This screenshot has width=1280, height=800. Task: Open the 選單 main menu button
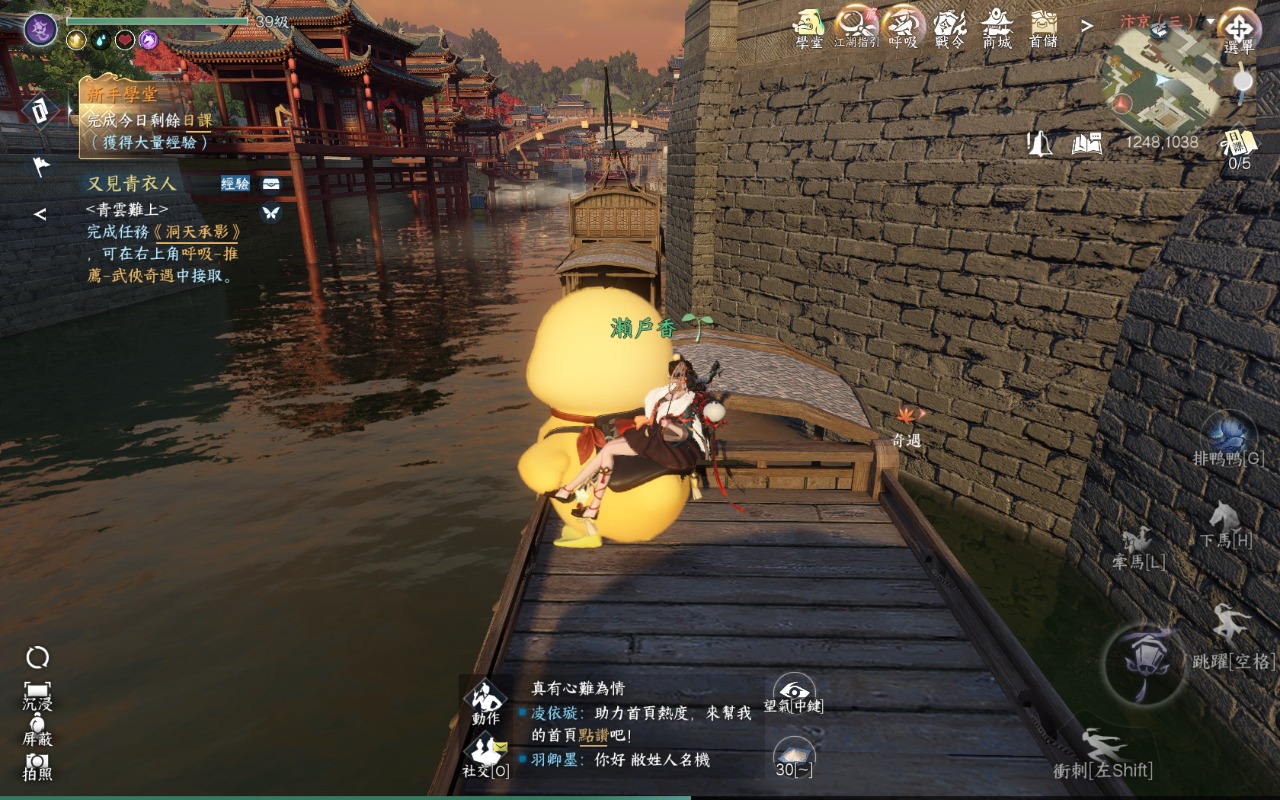(x=1238, y=28)
